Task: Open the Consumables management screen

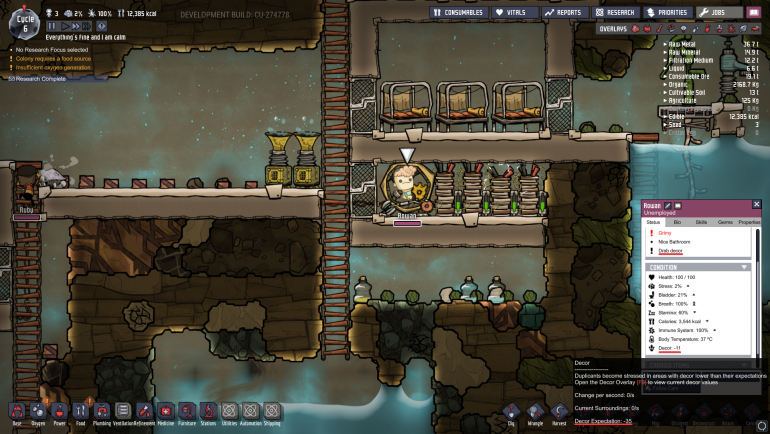Action: (x=458, y=12)
